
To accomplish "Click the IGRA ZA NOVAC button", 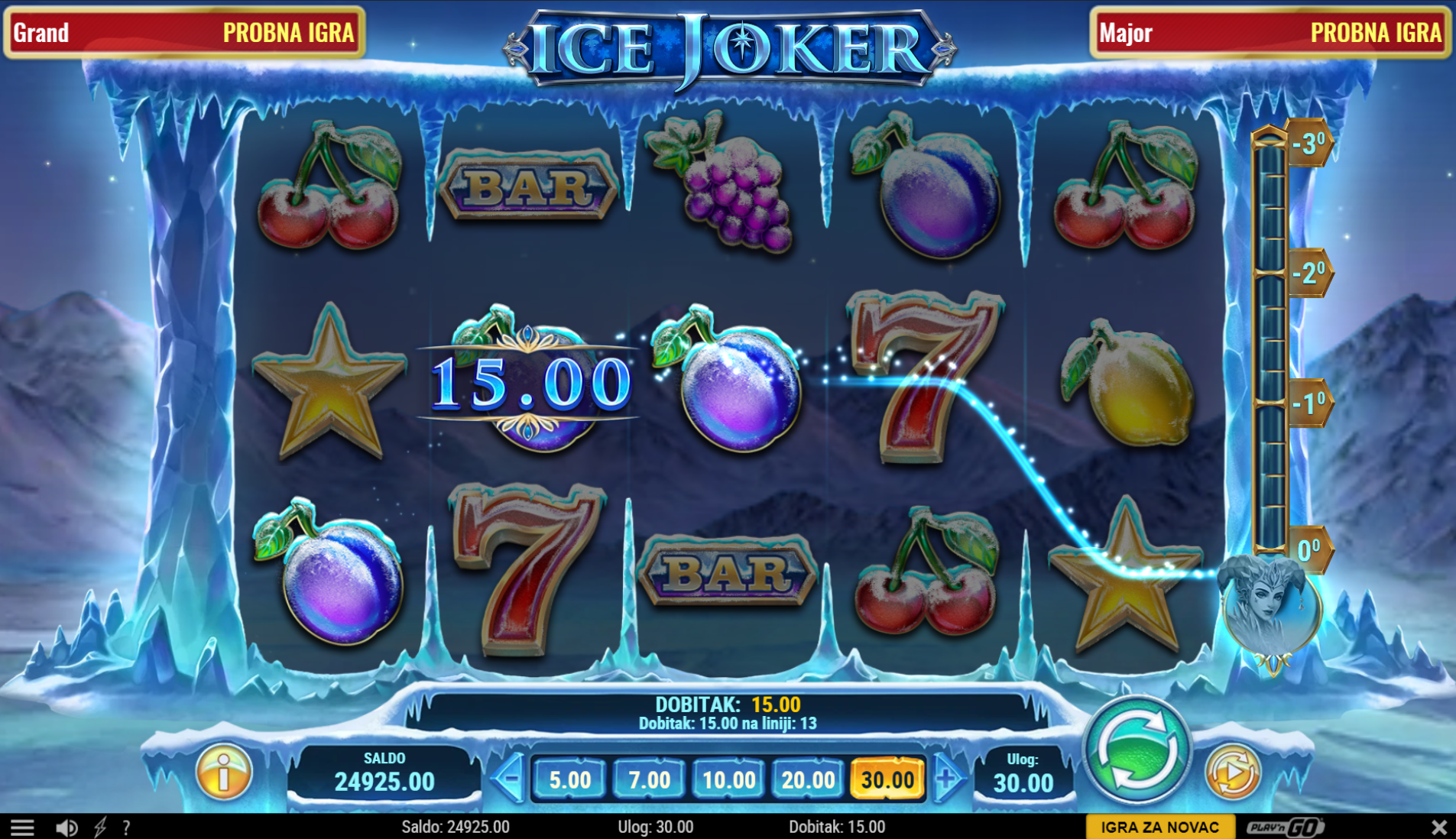I will [1159, 827].
